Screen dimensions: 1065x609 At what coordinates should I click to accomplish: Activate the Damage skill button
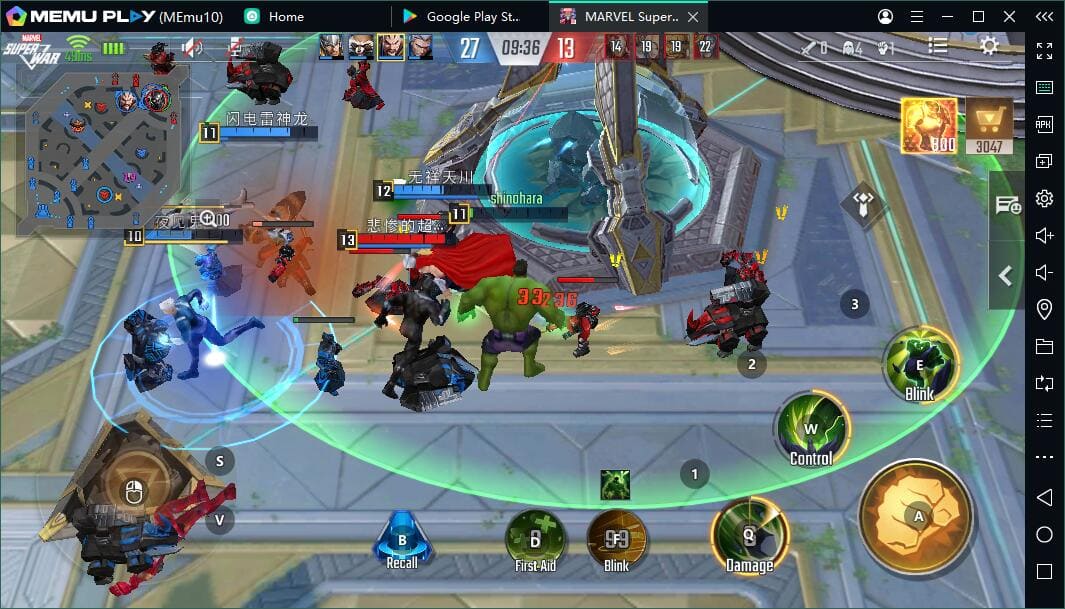click(x=749, y=537)
